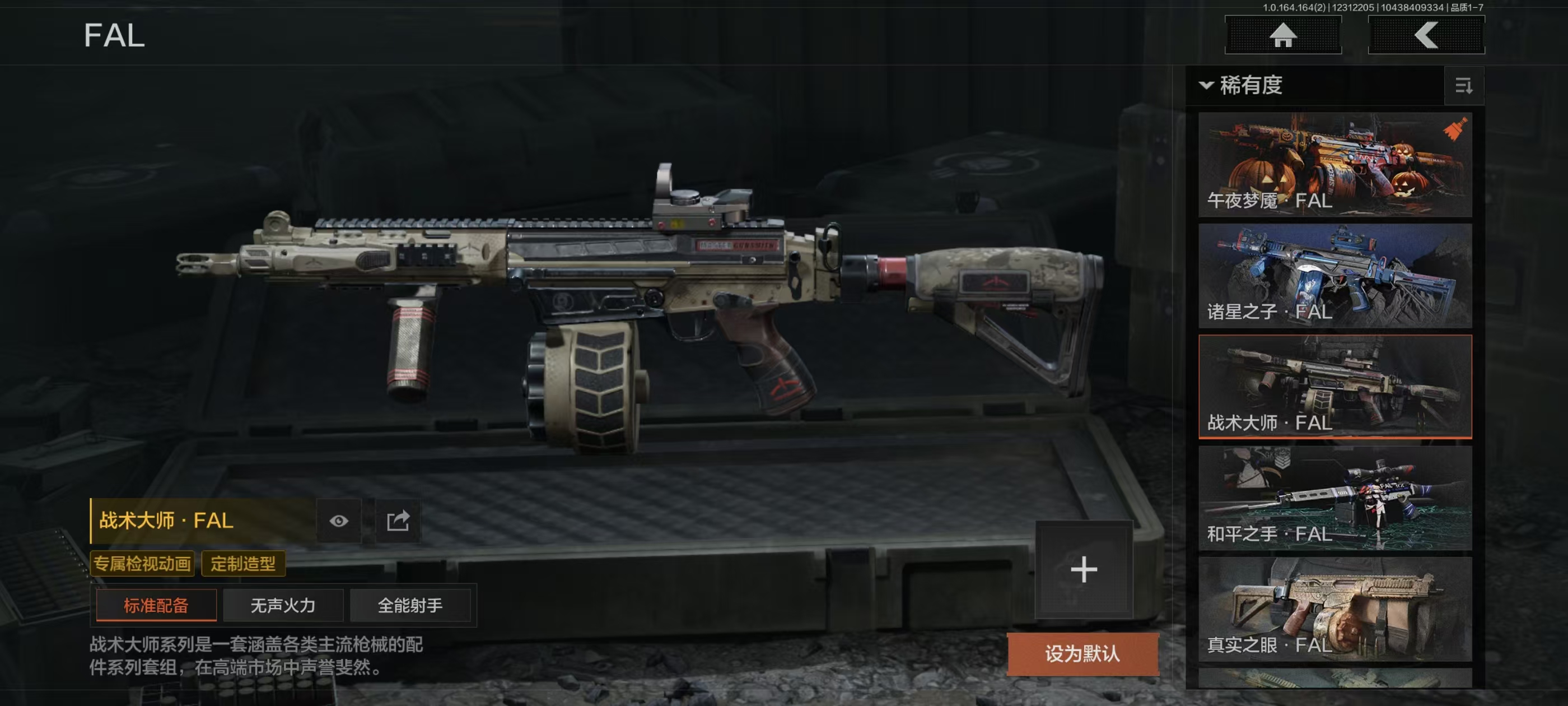Viewport: 1568px width, 706px height.
Task: Toggle the eye preview icon
Action: pos(339,521)
